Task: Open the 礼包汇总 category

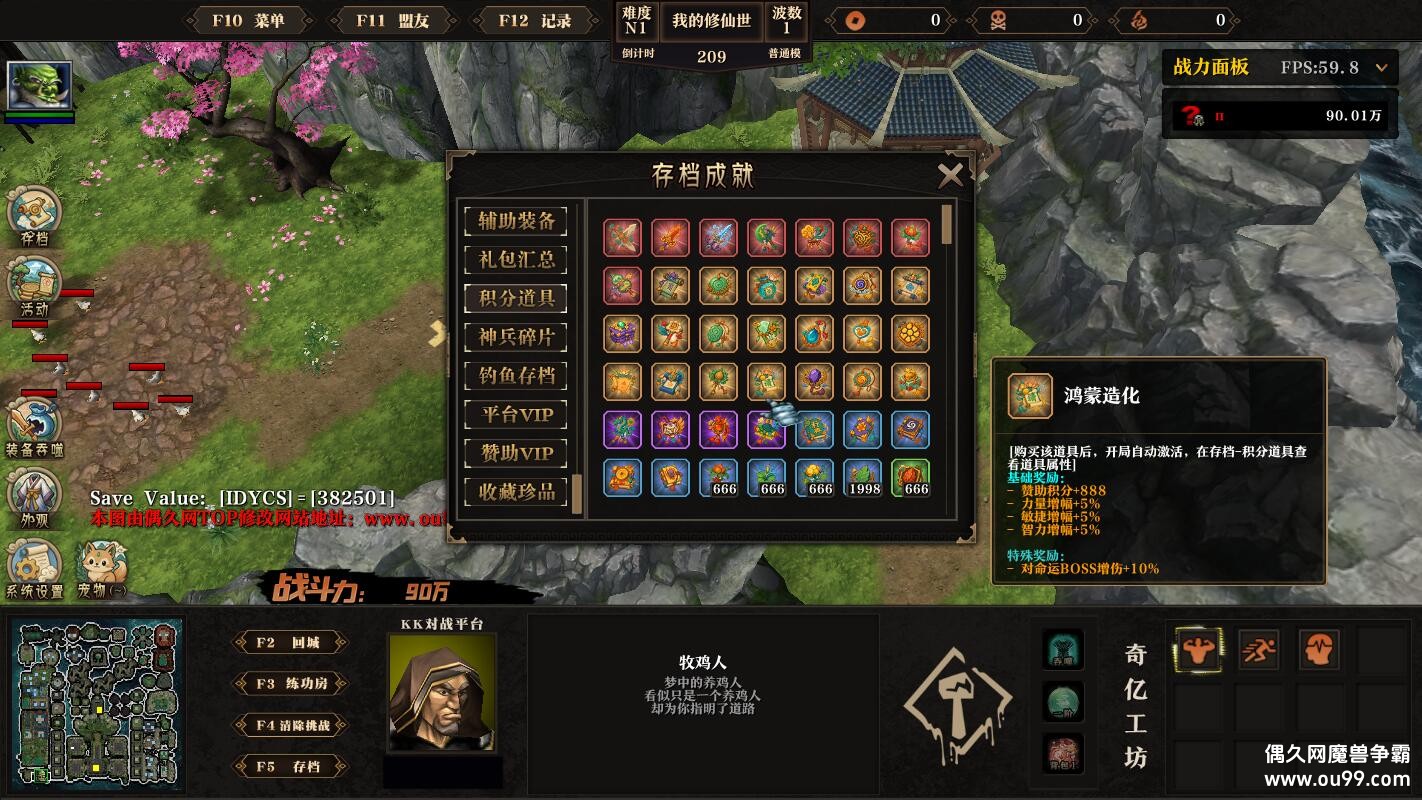Action: tap(516, 260)
